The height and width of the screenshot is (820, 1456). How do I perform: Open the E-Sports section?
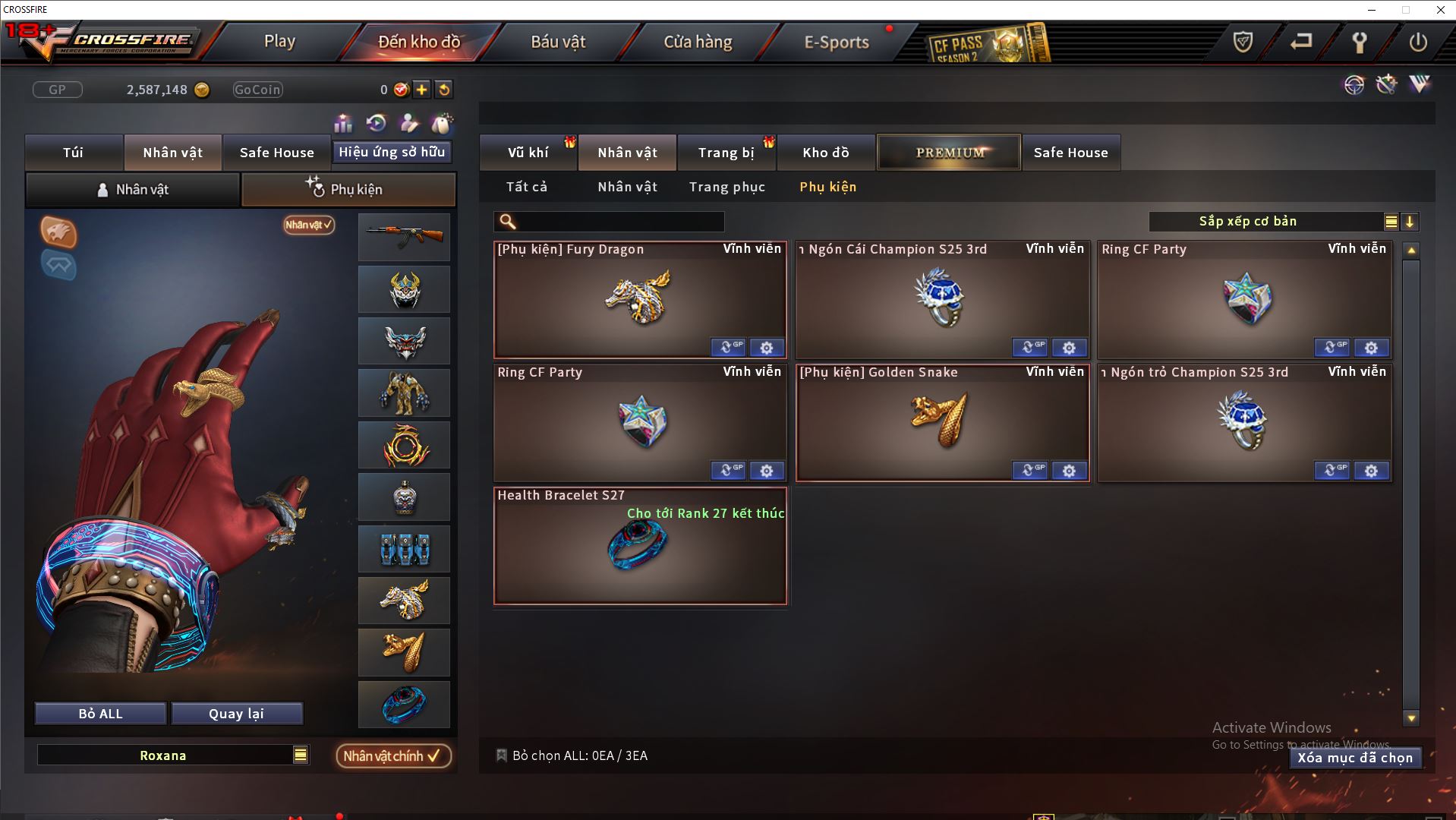coord(836,42)
